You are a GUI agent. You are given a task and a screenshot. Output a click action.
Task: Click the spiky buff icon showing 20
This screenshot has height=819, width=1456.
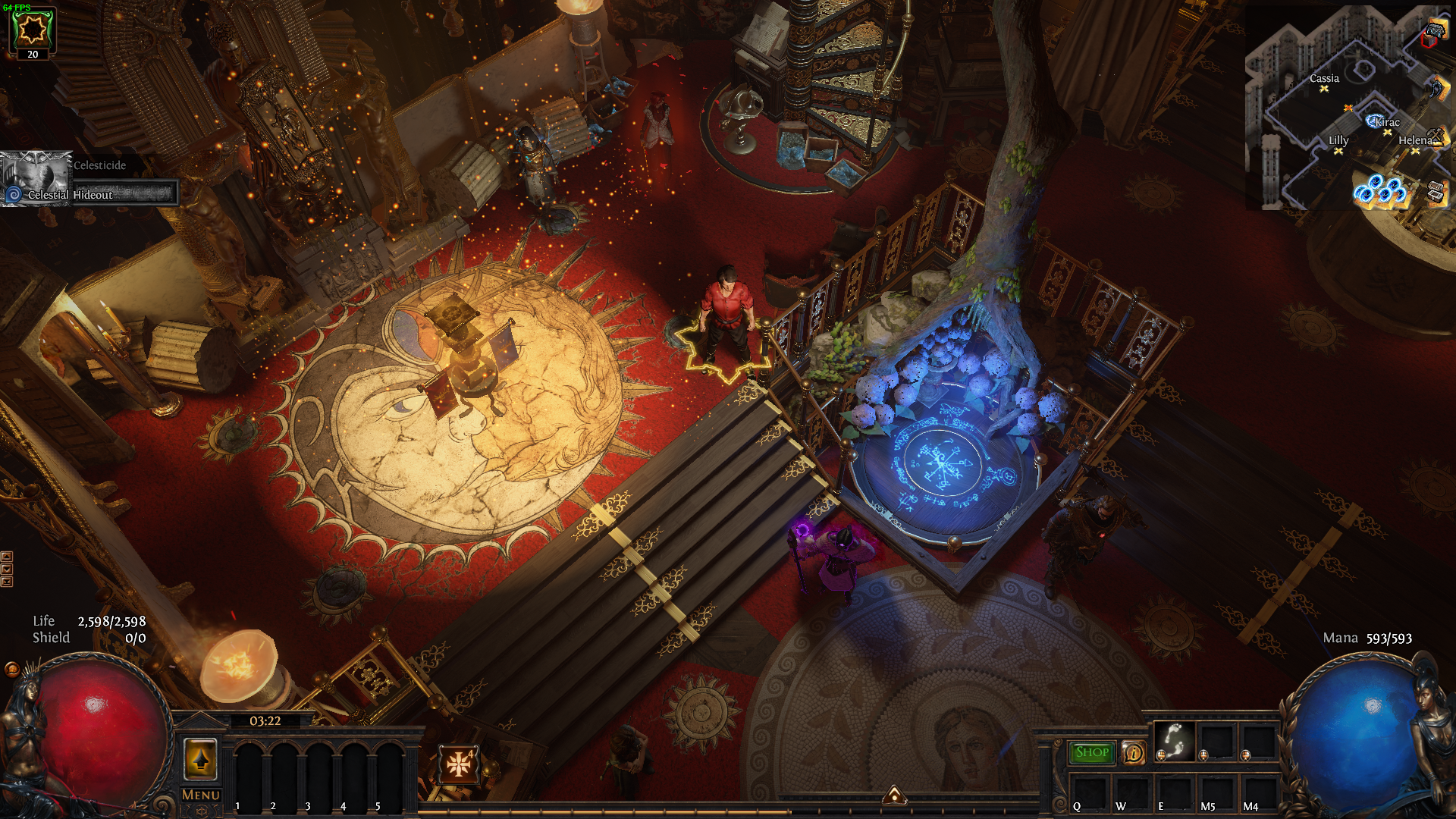33,30
